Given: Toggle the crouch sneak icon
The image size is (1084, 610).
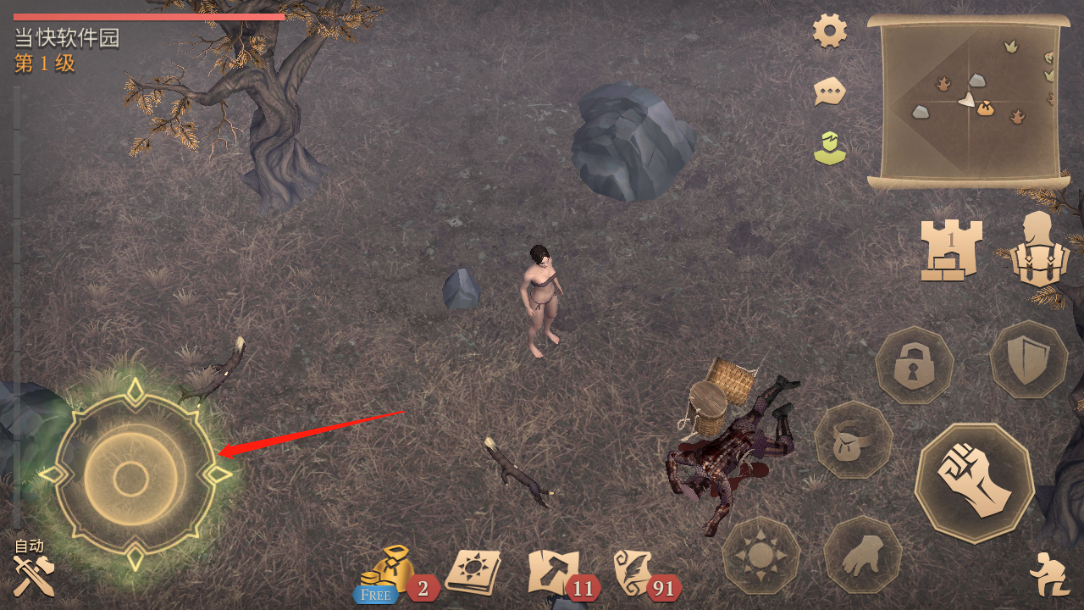Looking at the screenshot, I should tap(1048, 573).
